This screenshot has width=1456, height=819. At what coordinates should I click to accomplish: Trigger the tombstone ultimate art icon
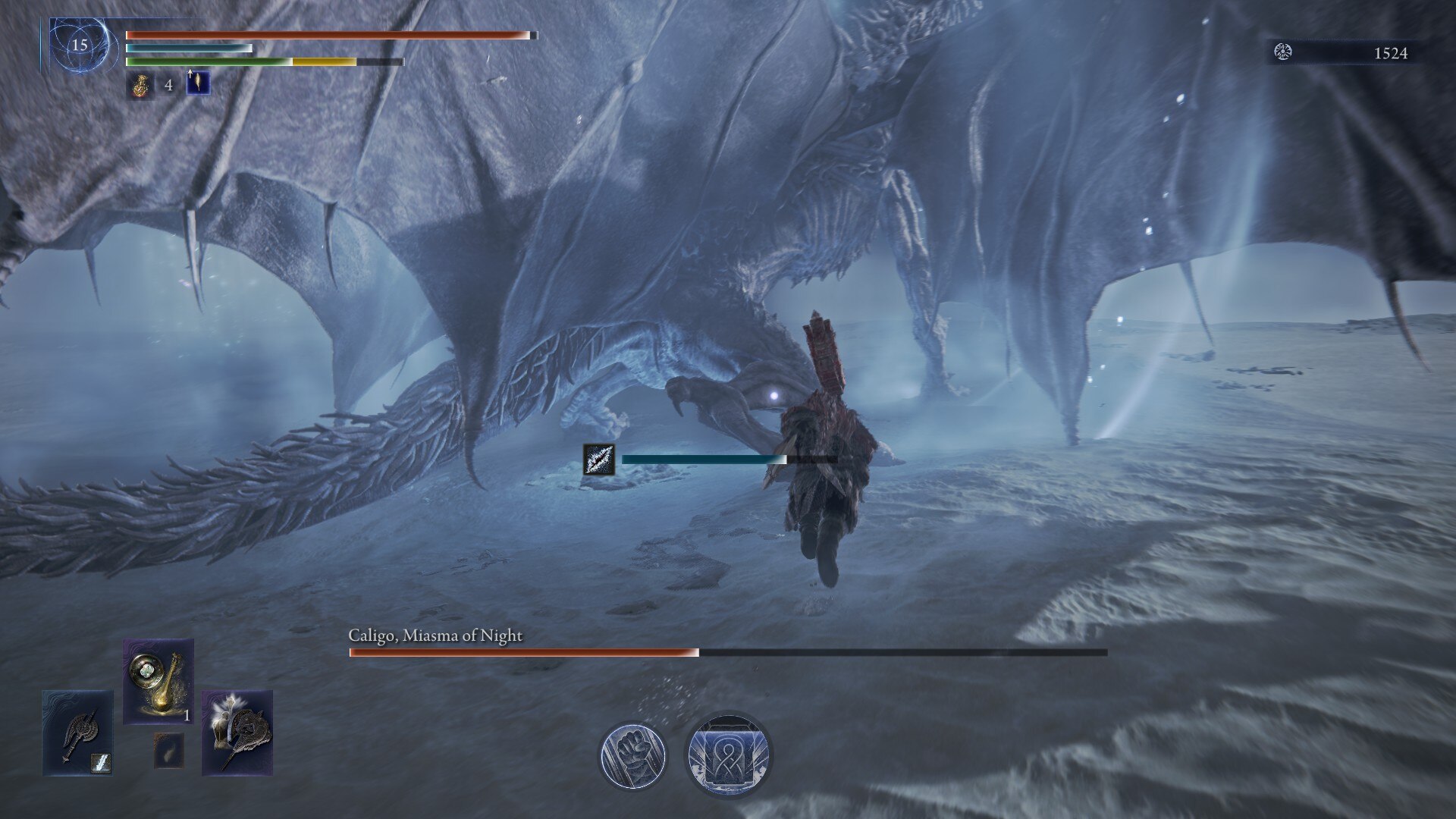point(727,755)
